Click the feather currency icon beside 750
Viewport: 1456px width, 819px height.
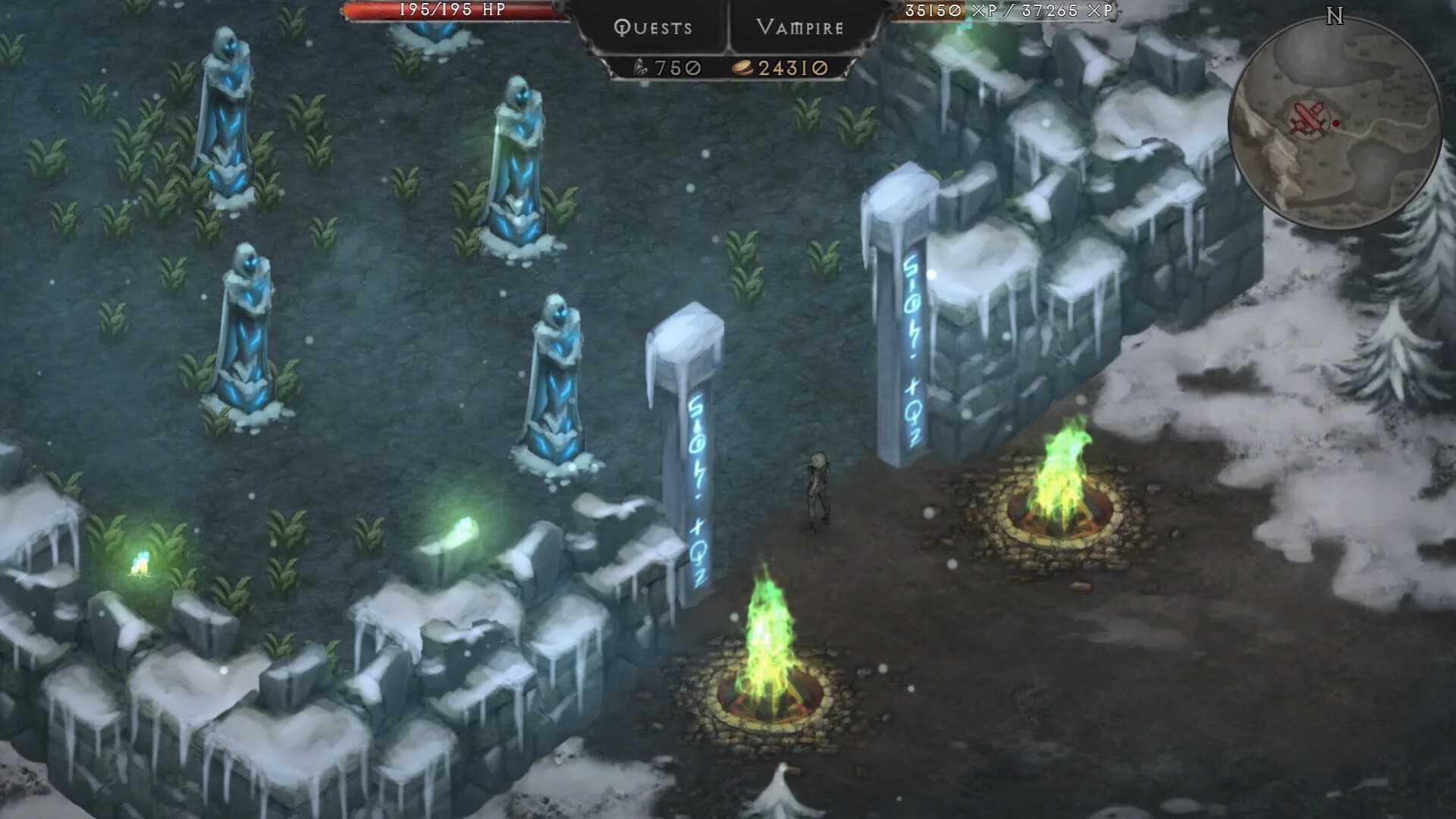click(x=640, y=67)
